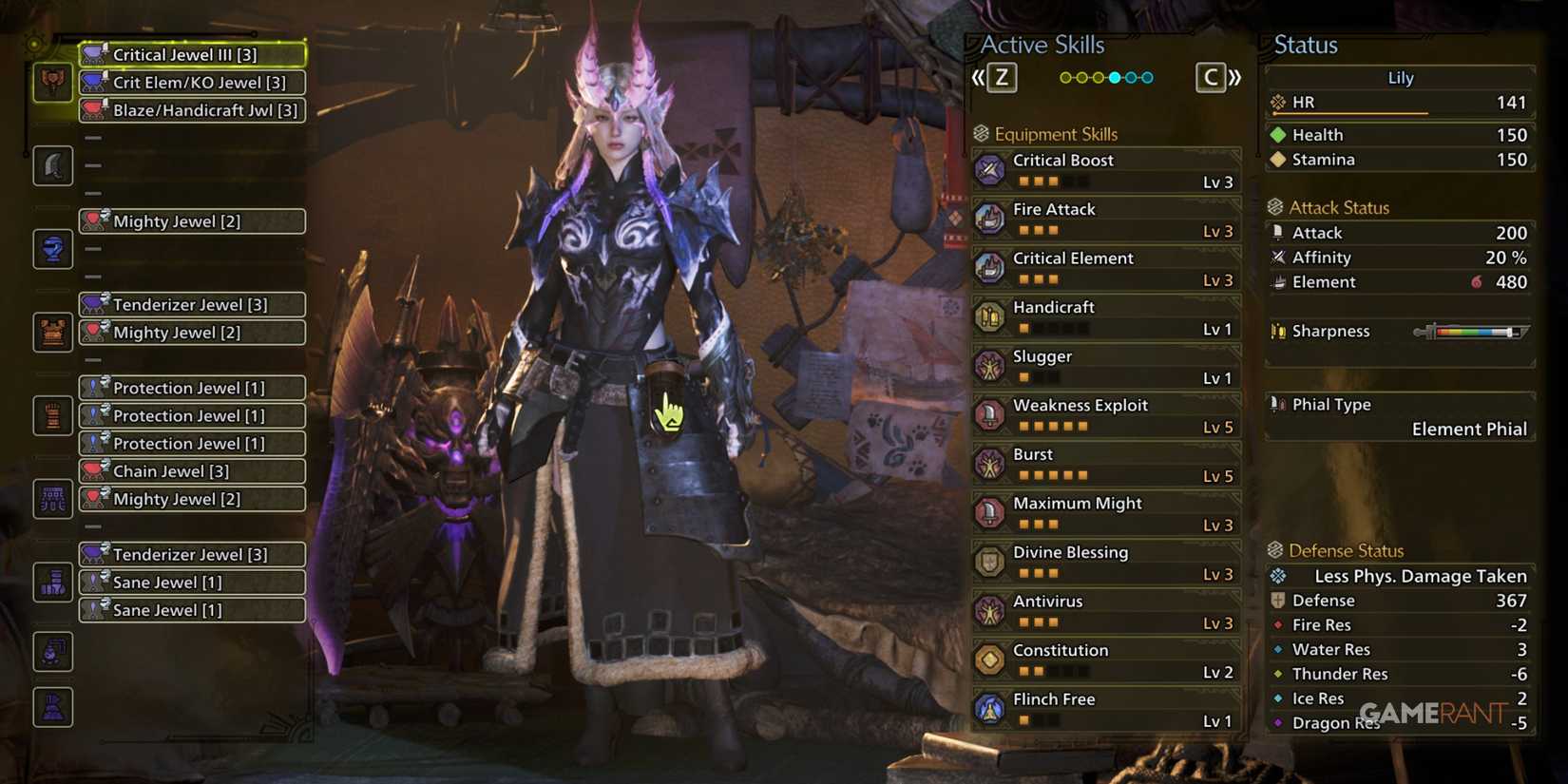Screen dimensions: 1568x784
Task: Click the petalace slot icon
Action: click(52, 651)
